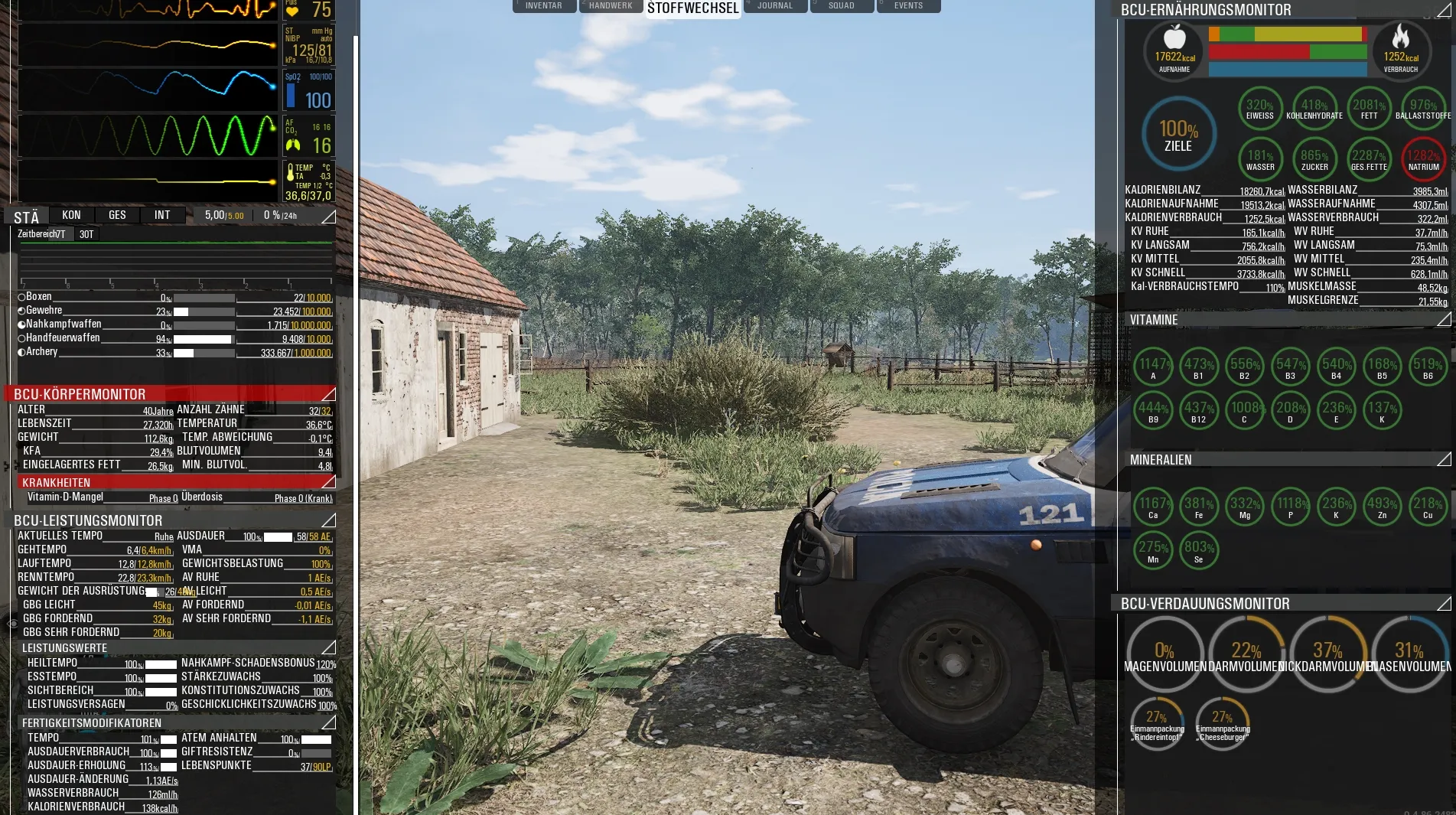This screenshot has width=1456, height=815.
Task: Collapse the Krankheiten section
Action: pos(328,482)
